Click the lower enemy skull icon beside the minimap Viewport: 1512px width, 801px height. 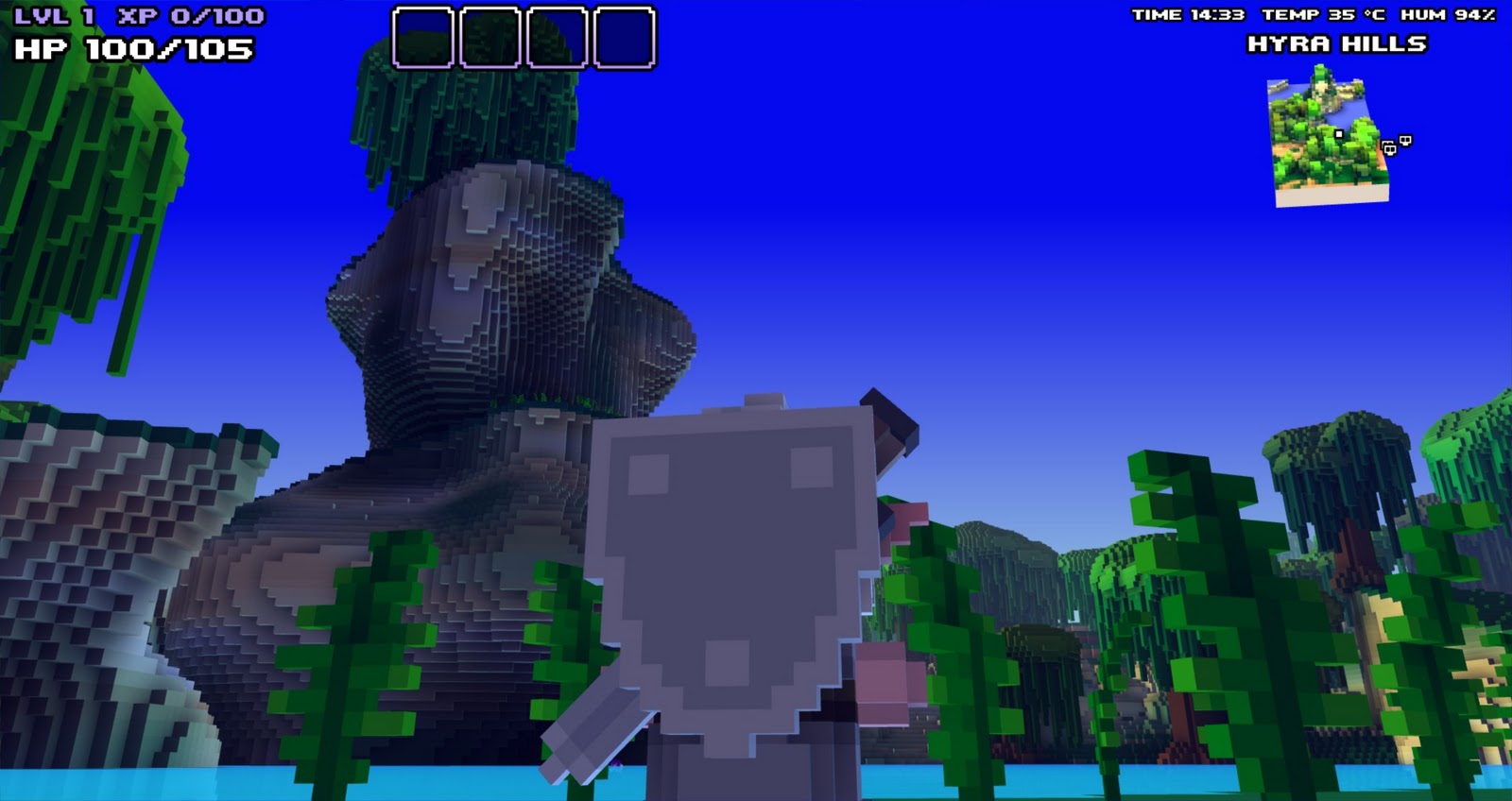(x=1389, y=151)
